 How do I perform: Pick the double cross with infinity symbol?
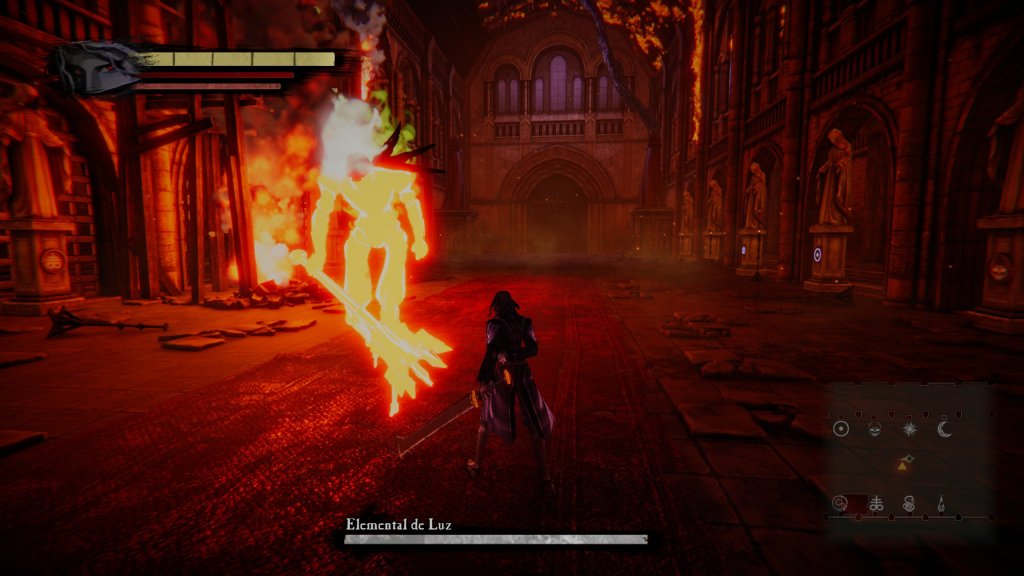click(876, 504)
